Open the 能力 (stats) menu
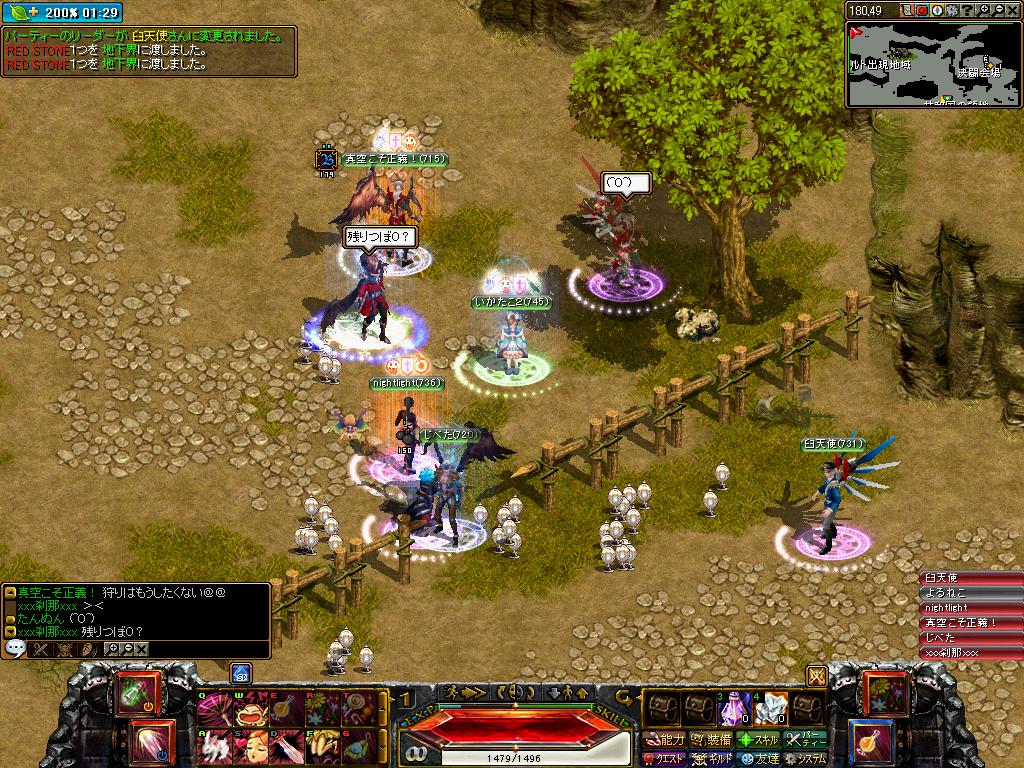The height and width of the screenshot is (768, 1024). point(666,740)
